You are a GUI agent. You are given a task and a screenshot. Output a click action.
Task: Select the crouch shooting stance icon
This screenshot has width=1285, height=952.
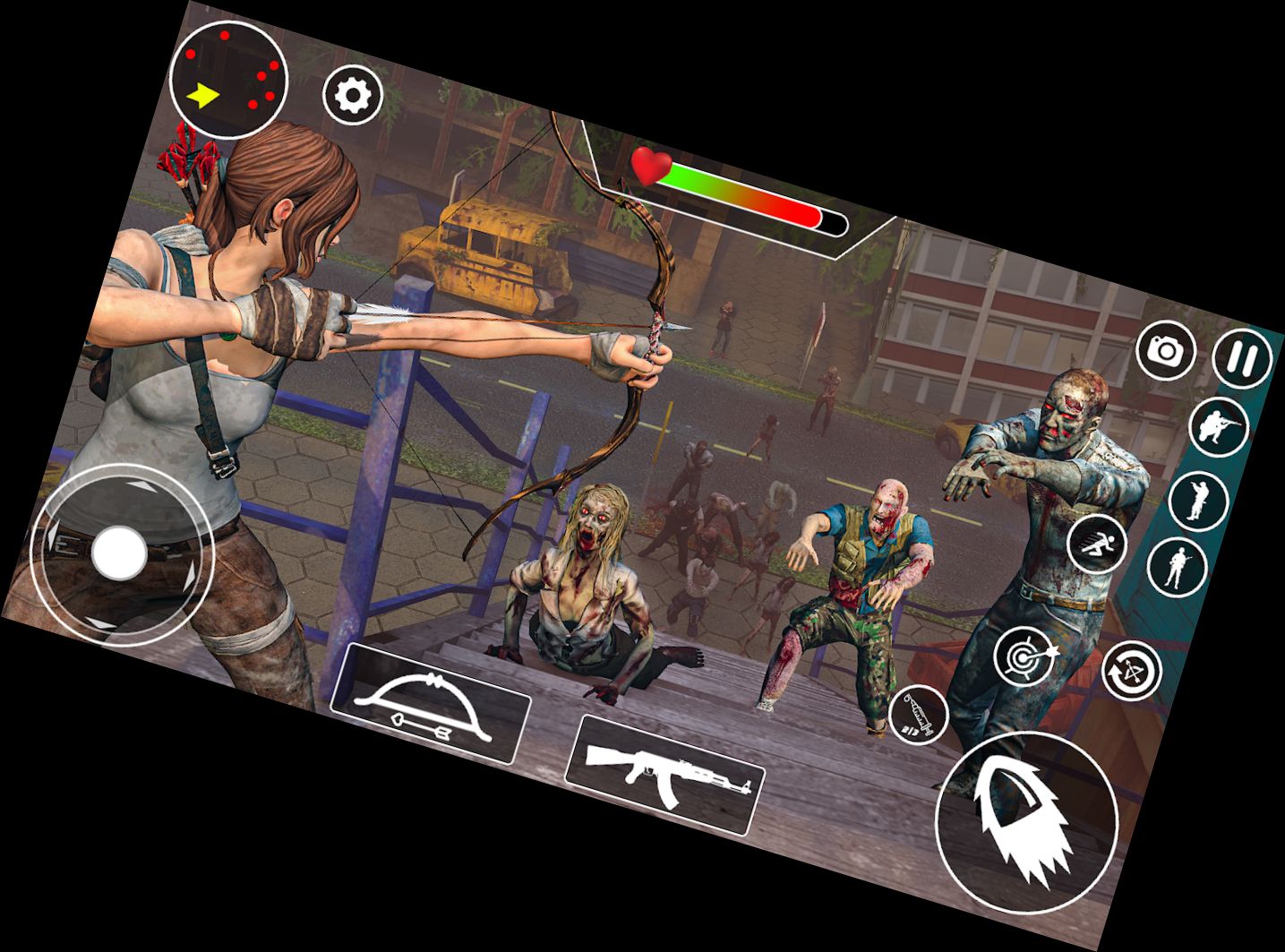1221,425
